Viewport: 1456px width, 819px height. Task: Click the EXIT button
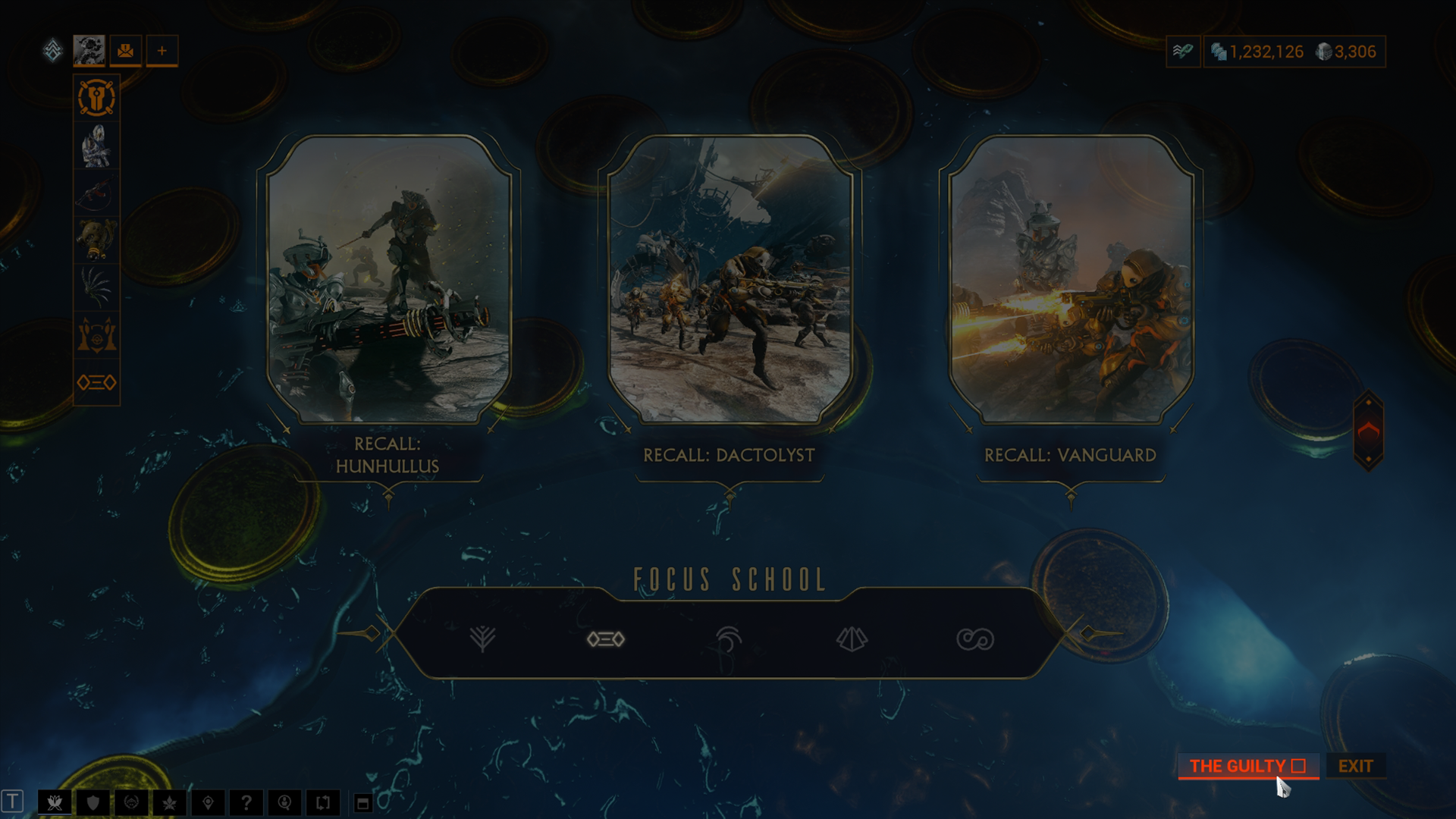click(x=1355, y=766)
